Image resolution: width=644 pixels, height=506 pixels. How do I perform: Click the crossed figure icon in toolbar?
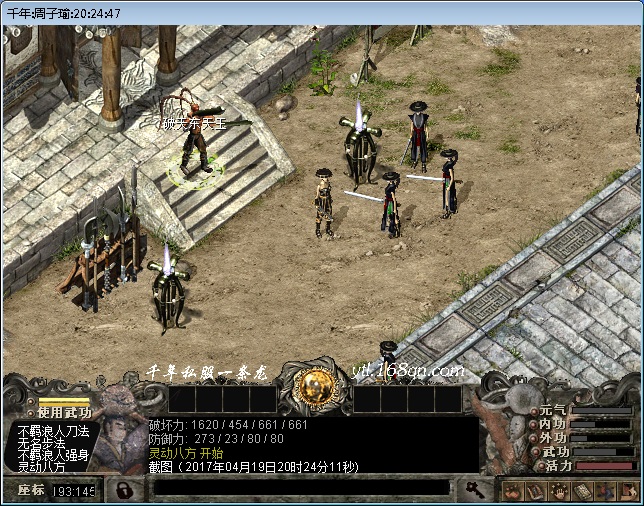pyautogui.click(x=606, y=491)
